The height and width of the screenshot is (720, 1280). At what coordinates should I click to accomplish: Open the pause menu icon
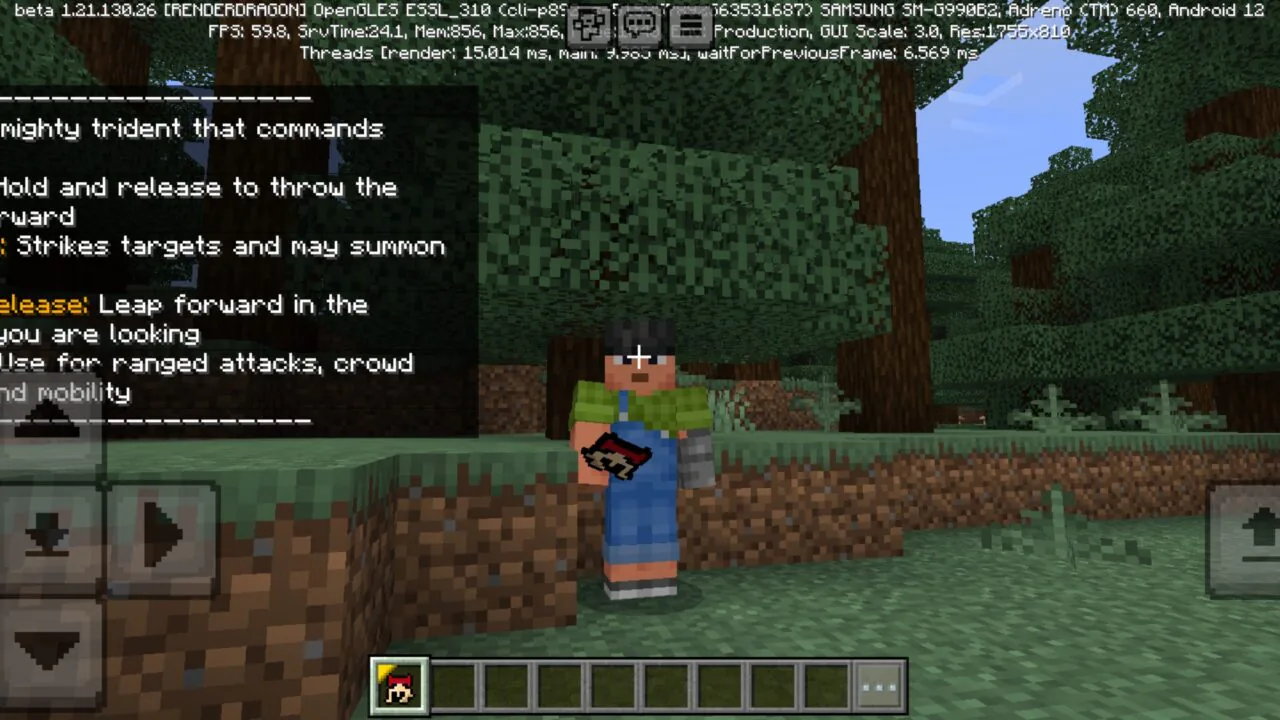click(x=691, y=25)
